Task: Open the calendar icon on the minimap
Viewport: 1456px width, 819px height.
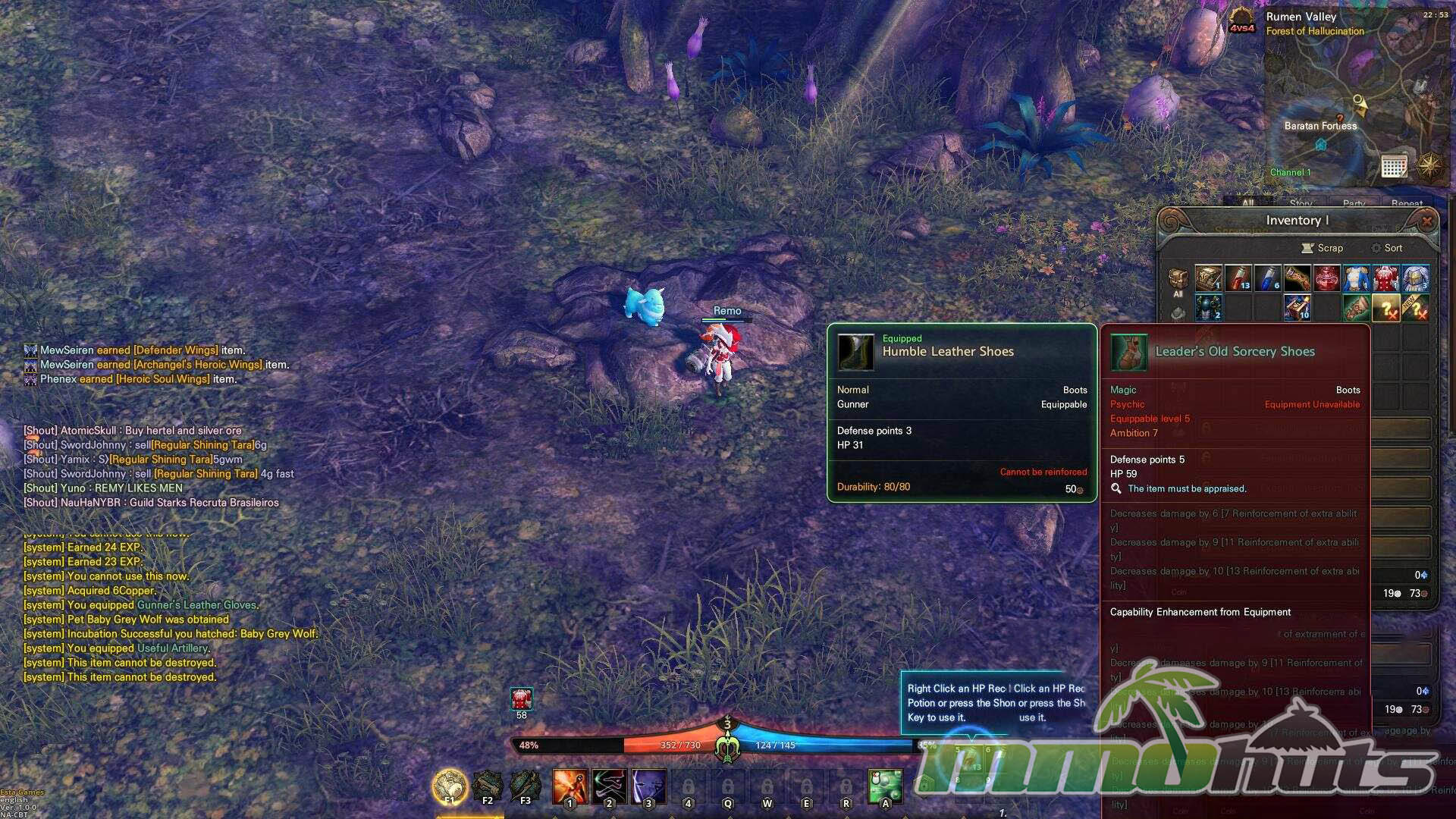Action: (x=1394, y=166)
